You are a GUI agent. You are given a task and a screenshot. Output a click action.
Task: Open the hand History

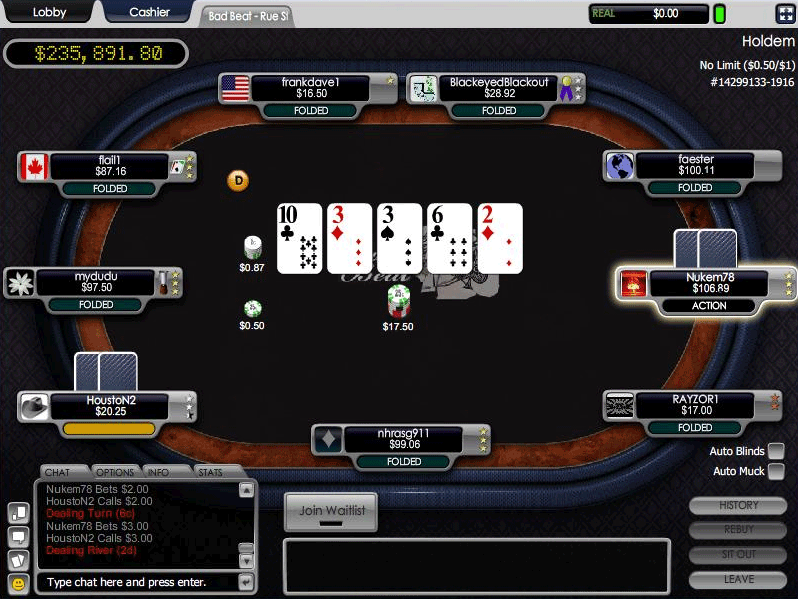click(739, 506)
